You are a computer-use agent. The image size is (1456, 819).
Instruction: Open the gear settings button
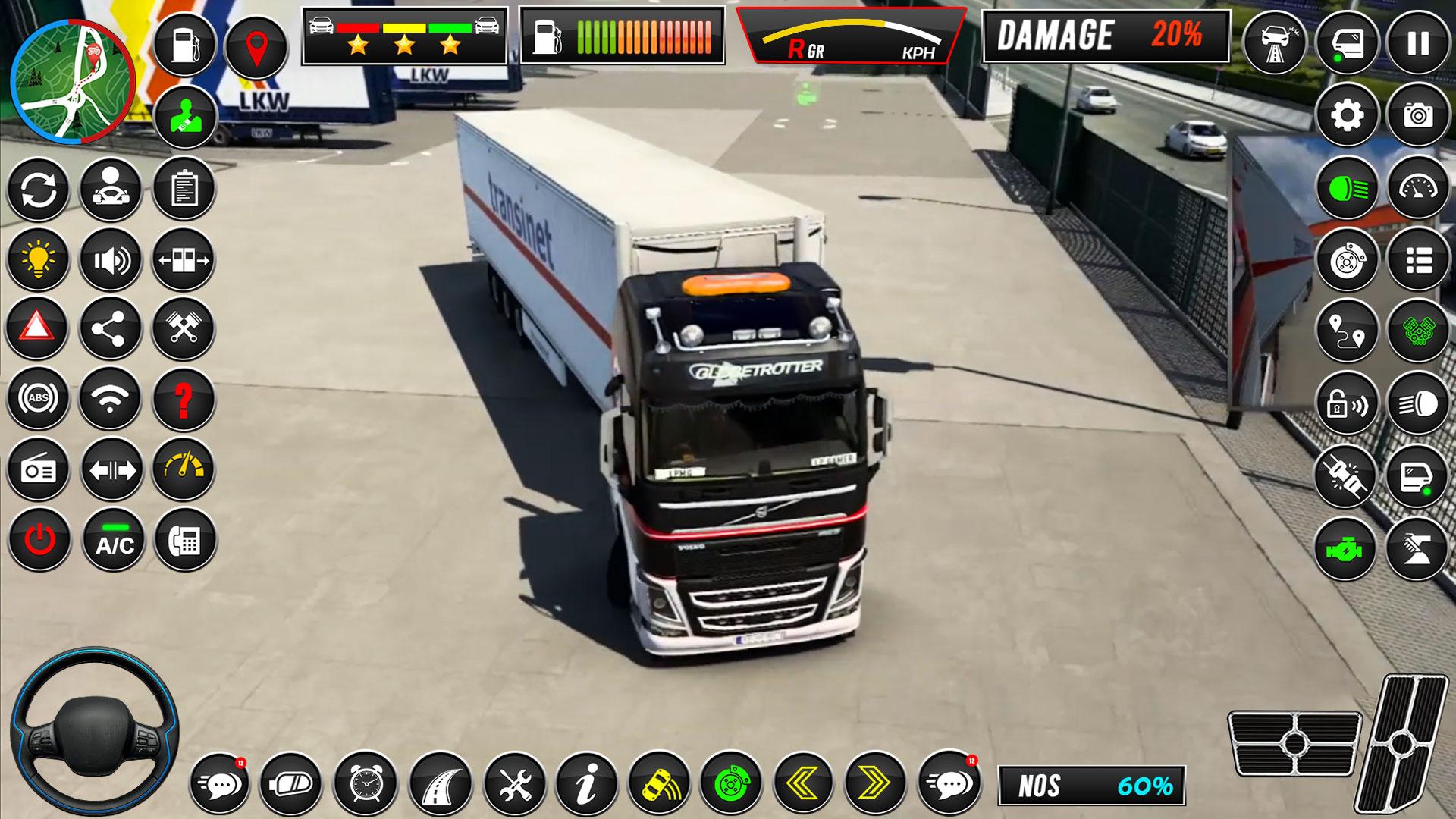tap(1347, 115)
